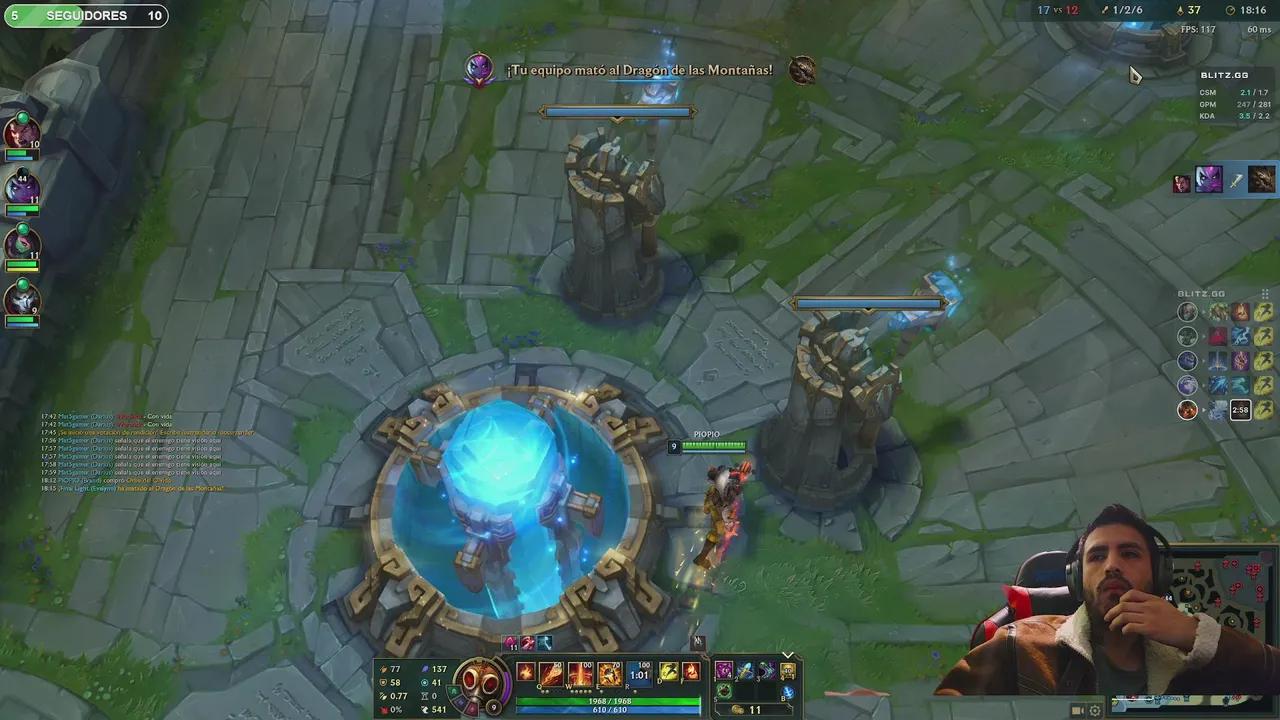Expand the first ally row in the Blitz panel
The width and height of the screenshot is (1280, 720).
coord(1203,311)
